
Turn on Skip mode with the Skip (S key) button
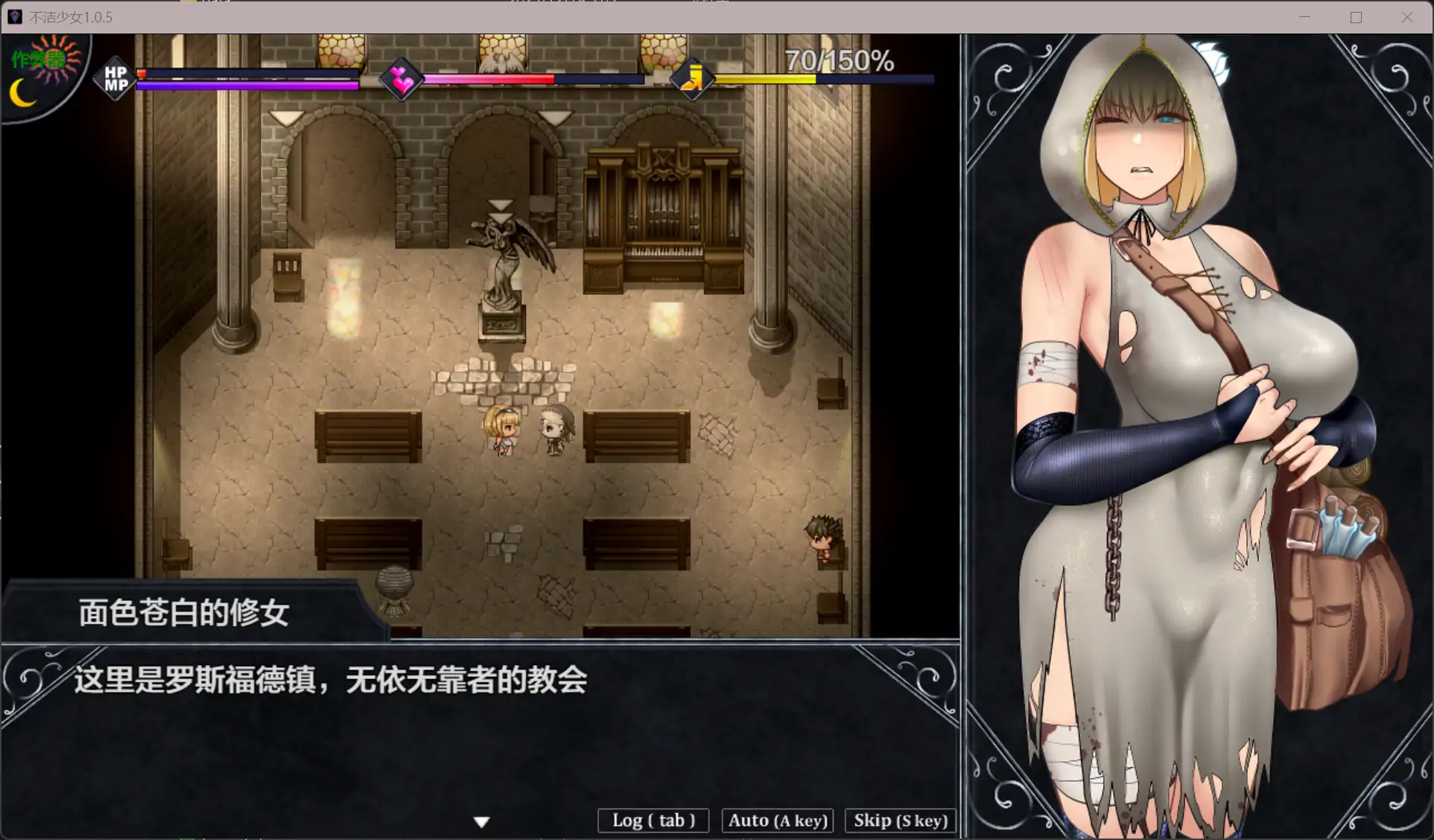(899, 820)
